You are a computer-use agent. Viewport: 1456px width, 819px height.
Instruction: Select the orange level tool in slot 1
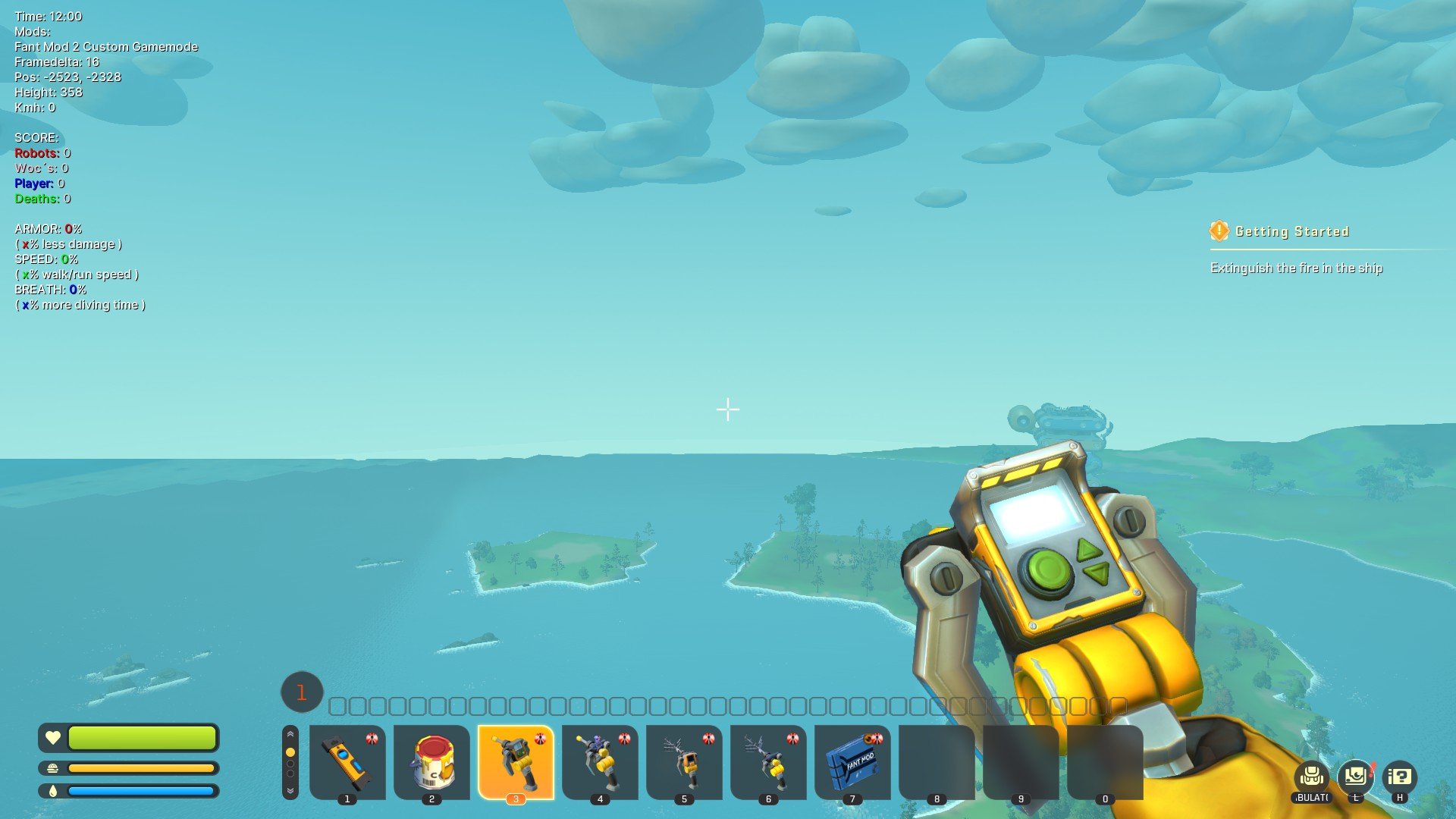click(347, 761)
